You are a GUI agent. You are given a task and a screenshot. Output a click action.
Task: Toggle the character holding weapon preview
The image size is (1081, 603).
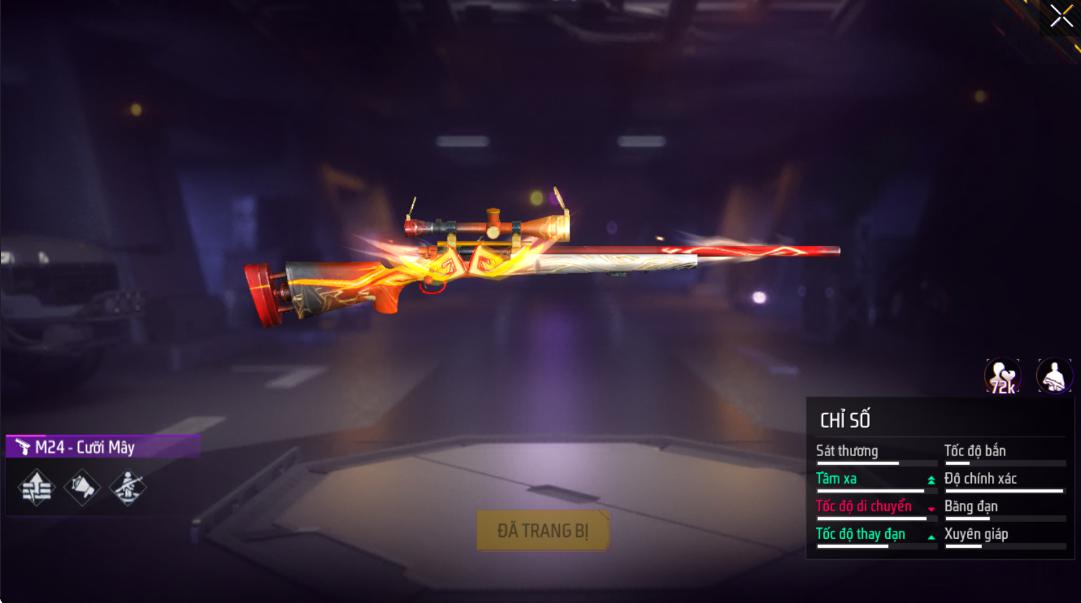pos(1053,377)
